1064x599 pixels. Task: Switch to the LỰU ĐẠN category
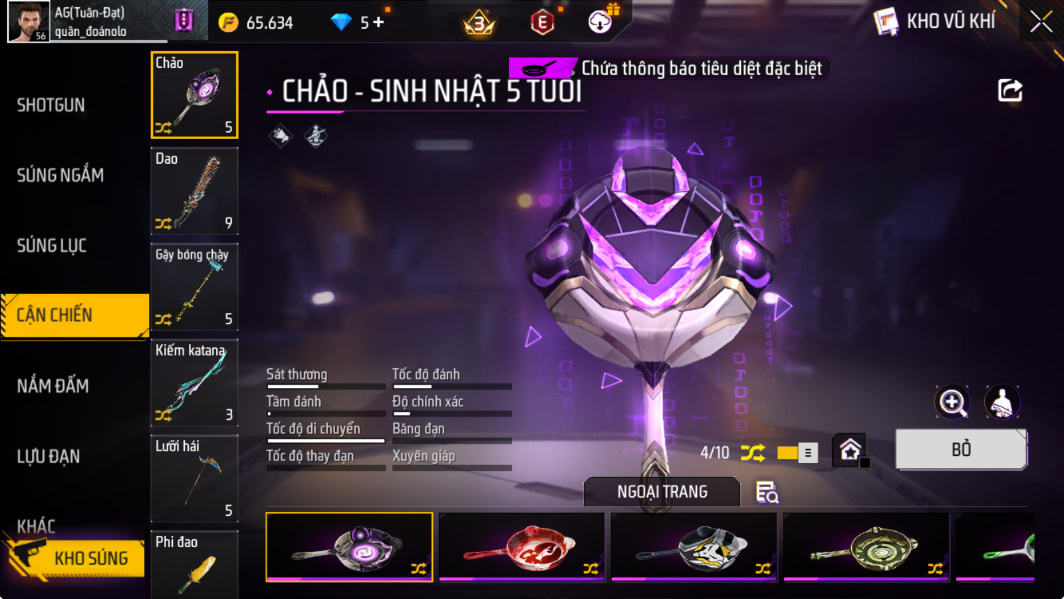[x=51, y=456]
